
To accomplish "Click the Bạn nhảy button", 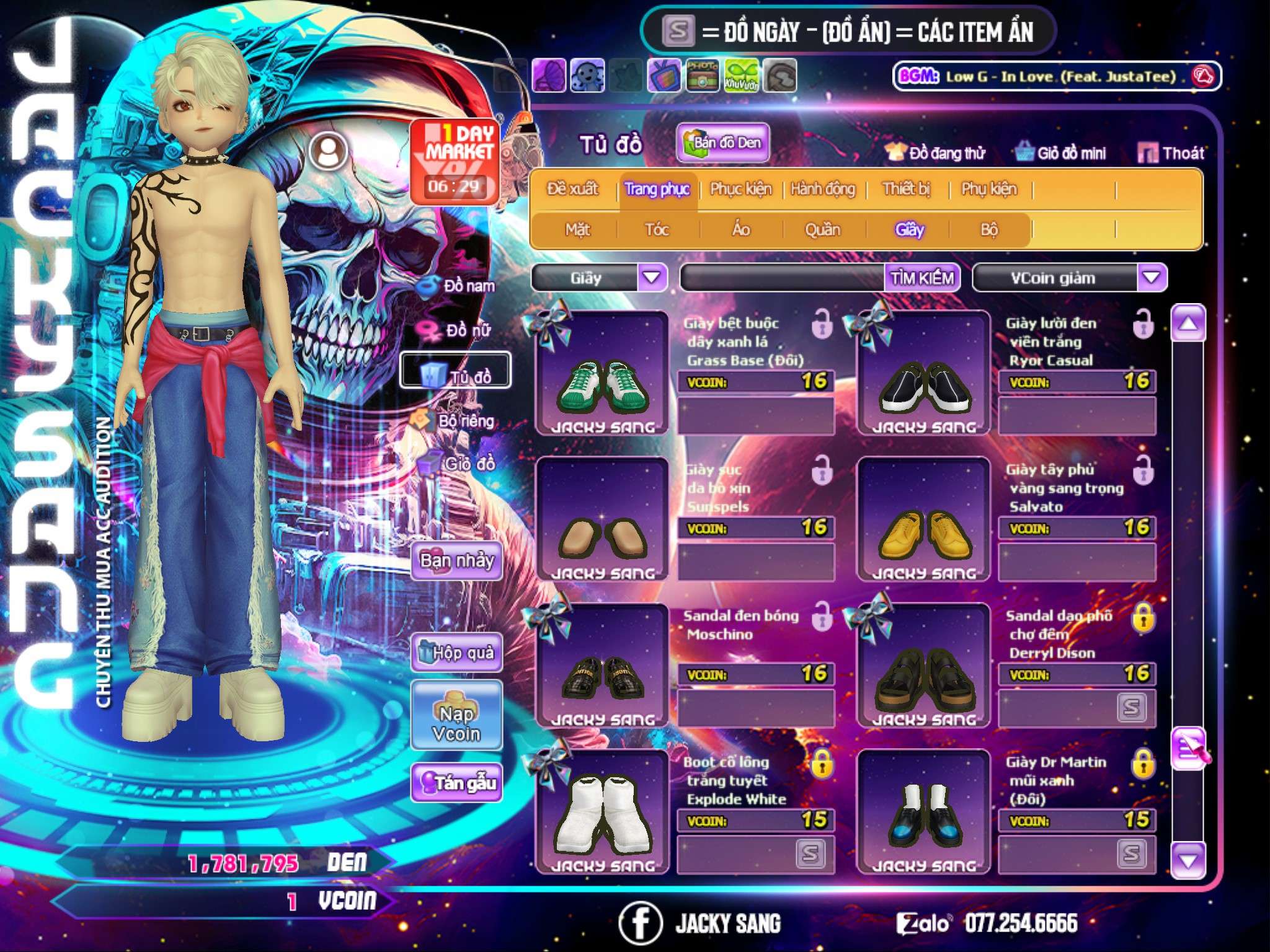I will [x=456, y=561].
